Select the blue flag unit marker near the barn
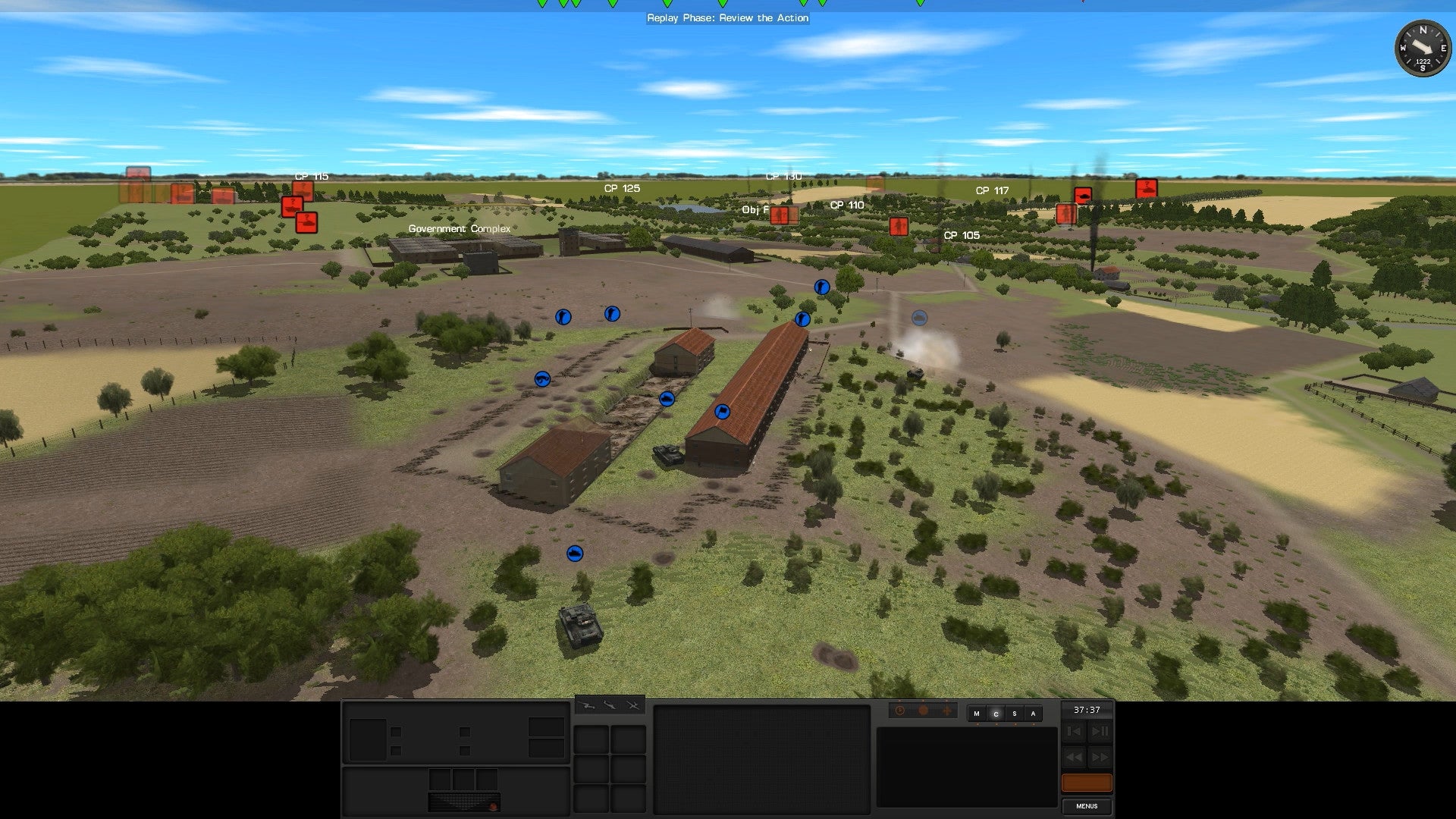 pyautogui.click(x=723, y=412)
